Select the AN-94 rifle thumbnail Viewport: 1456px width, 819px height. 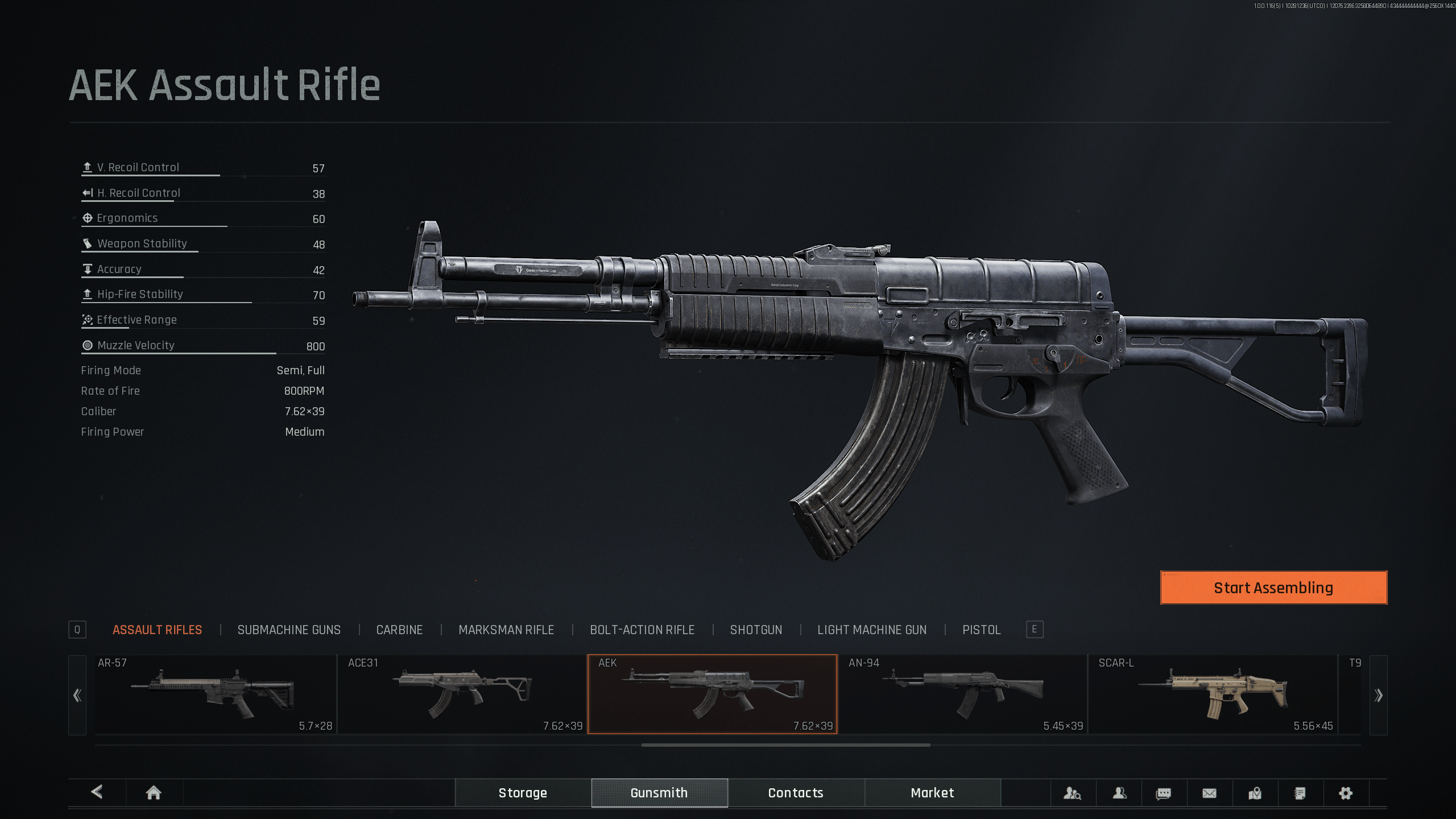coord(962,694)
